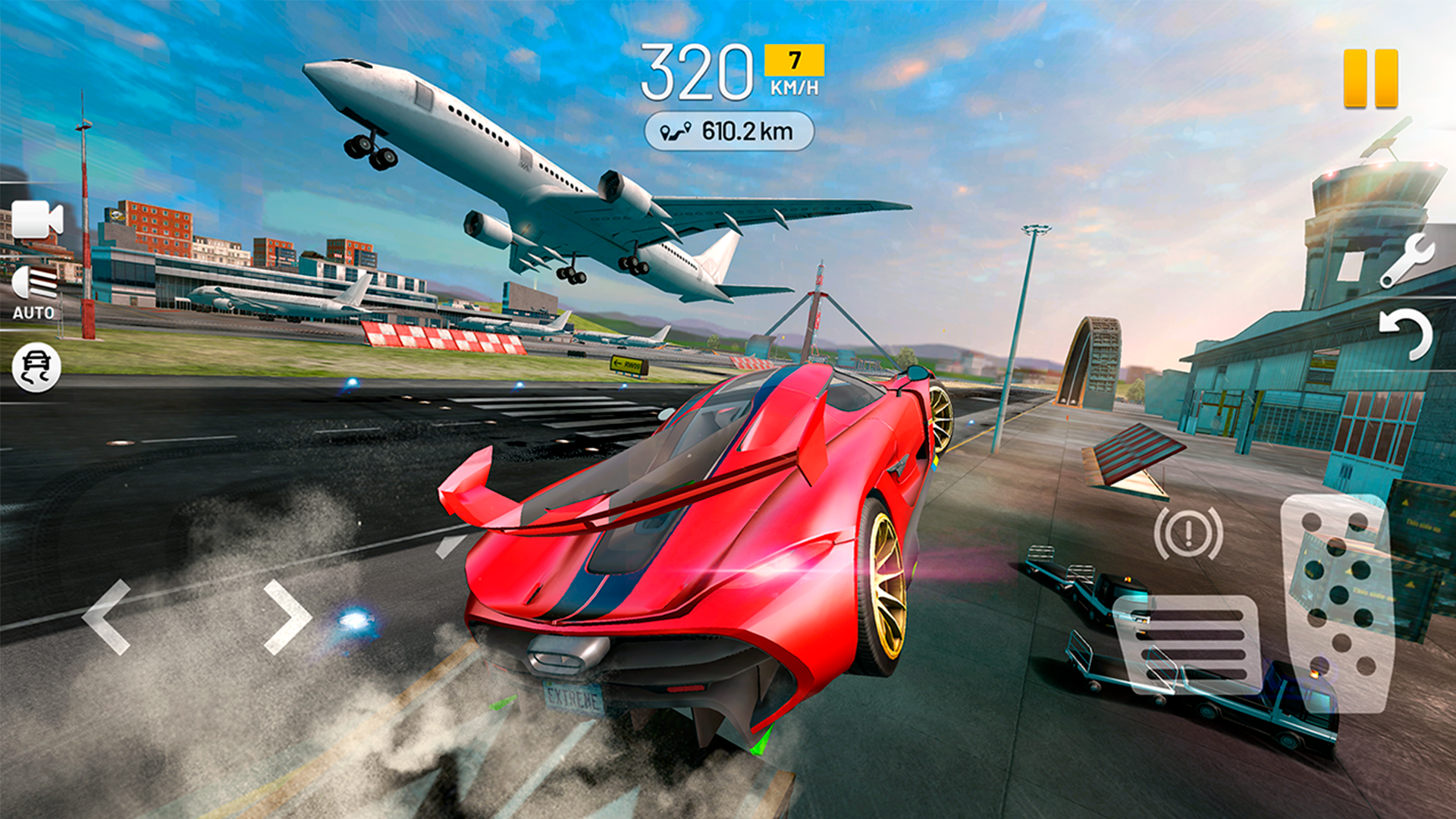Screen dimensions: 1456x819
Task: Click the yellow gear indicator showing 7
Action: coord(793,57)
